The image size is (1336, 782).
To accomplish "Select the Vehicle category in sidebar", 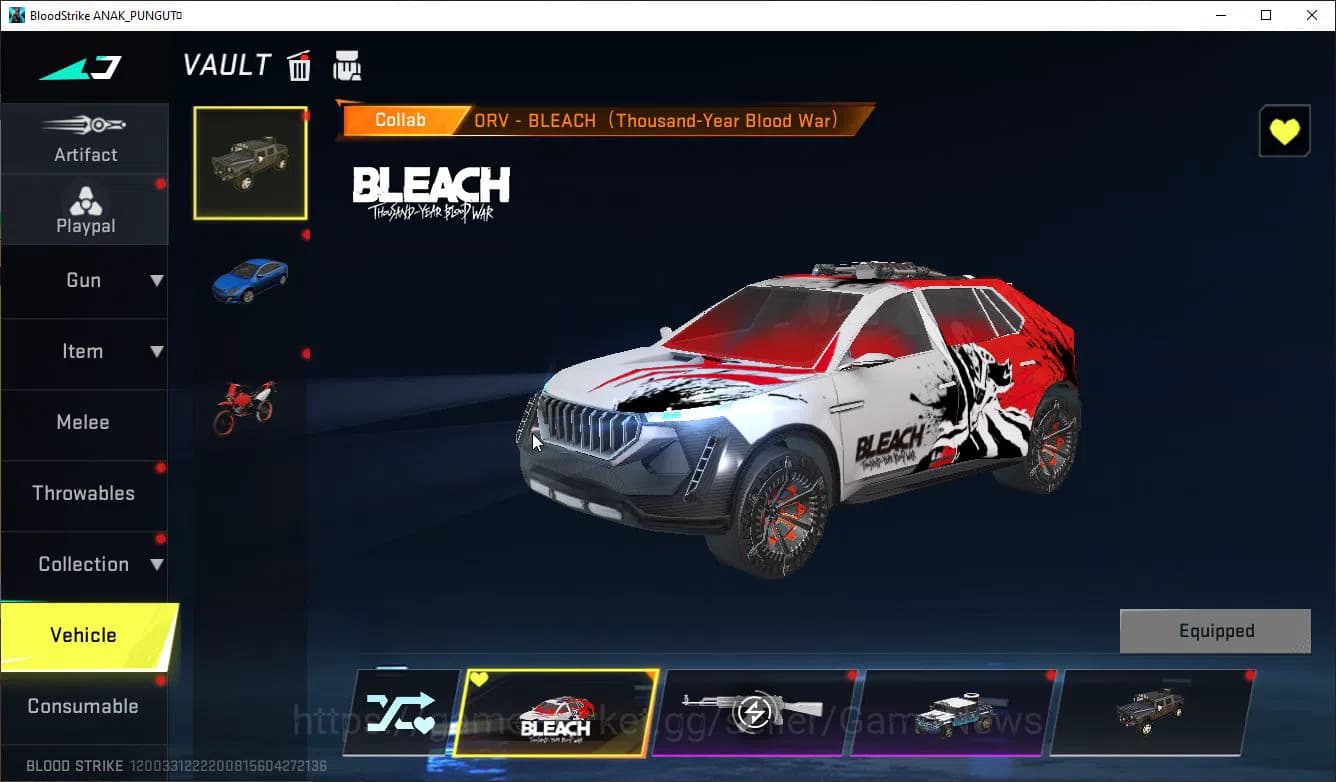I will pos(84,634).
